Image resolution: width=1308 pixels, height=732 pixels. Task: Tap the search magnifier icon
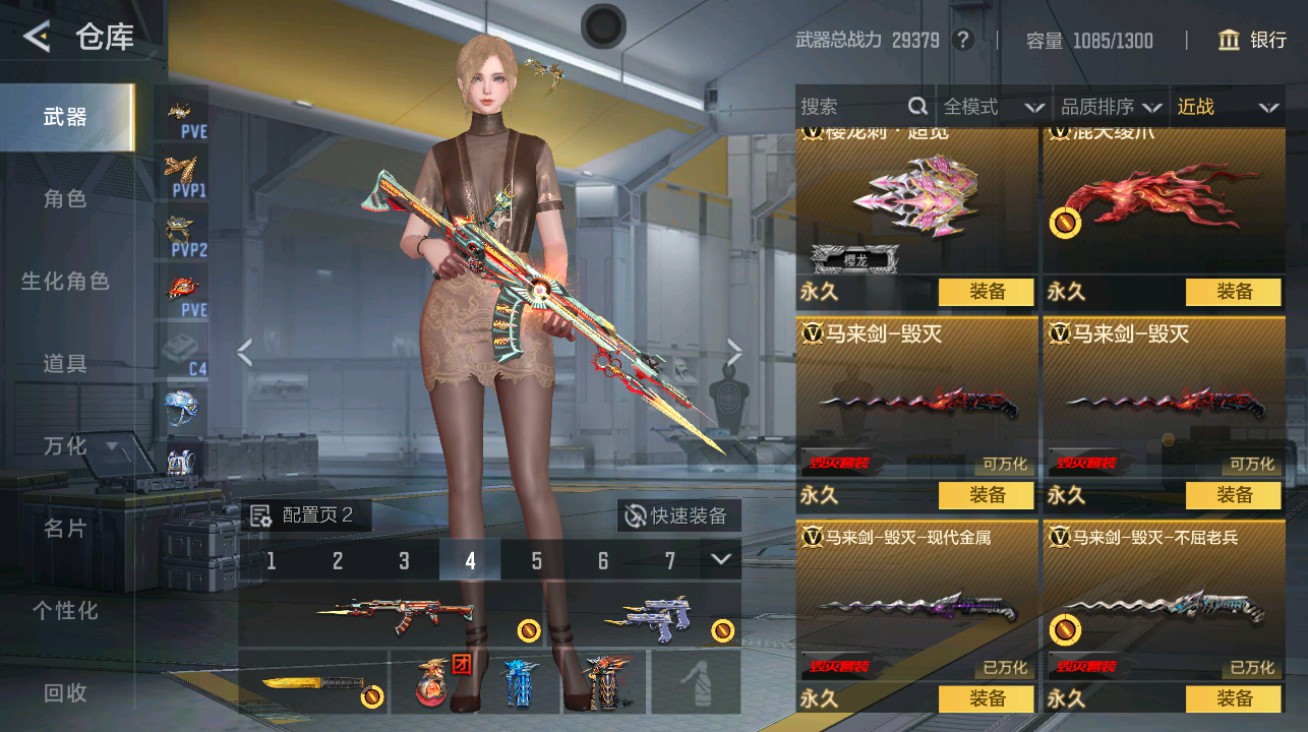[917, 106]
